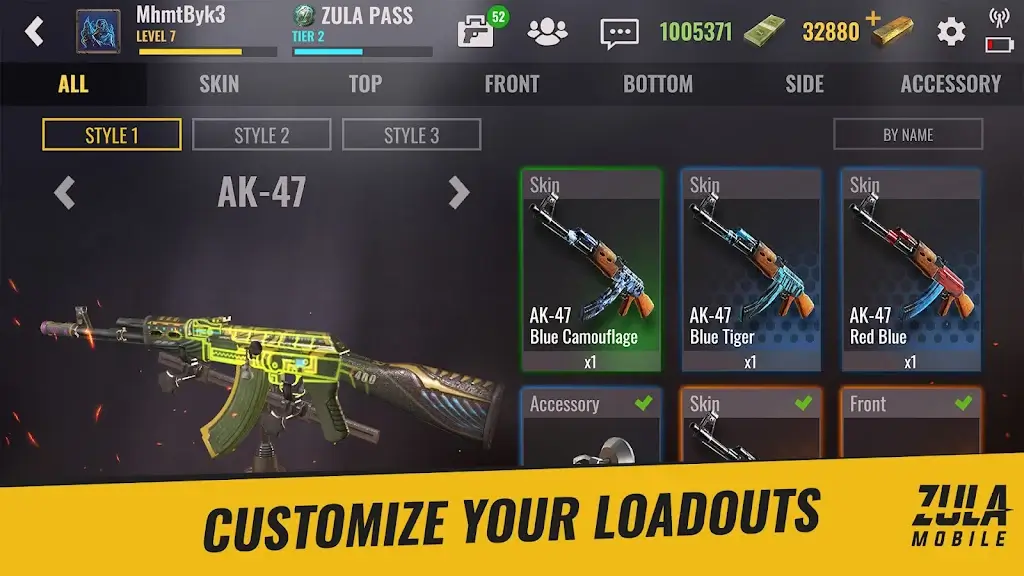Add more gold with the plus icon

873,18
